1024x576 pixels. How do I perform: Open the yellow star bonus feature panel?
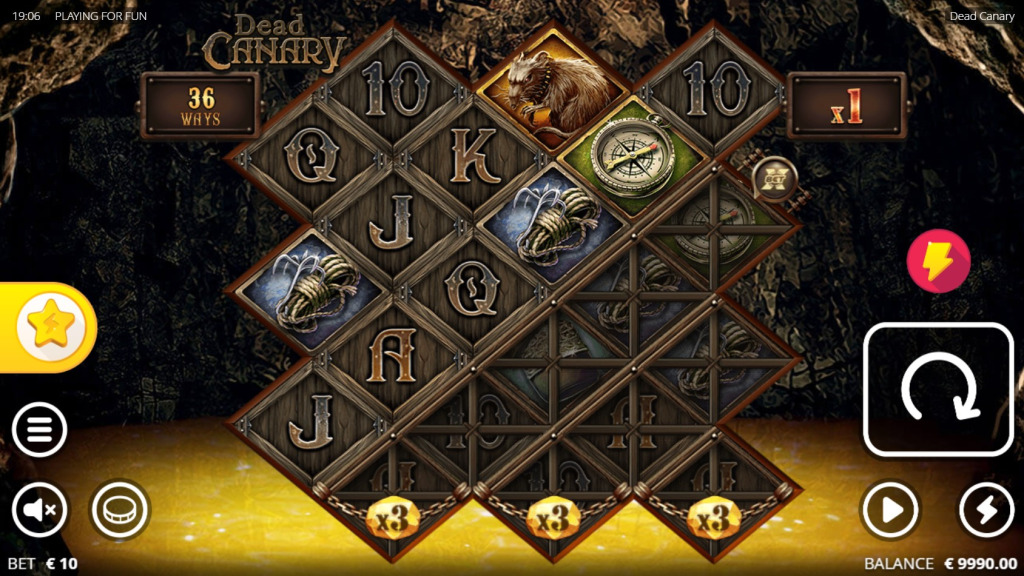50,328
